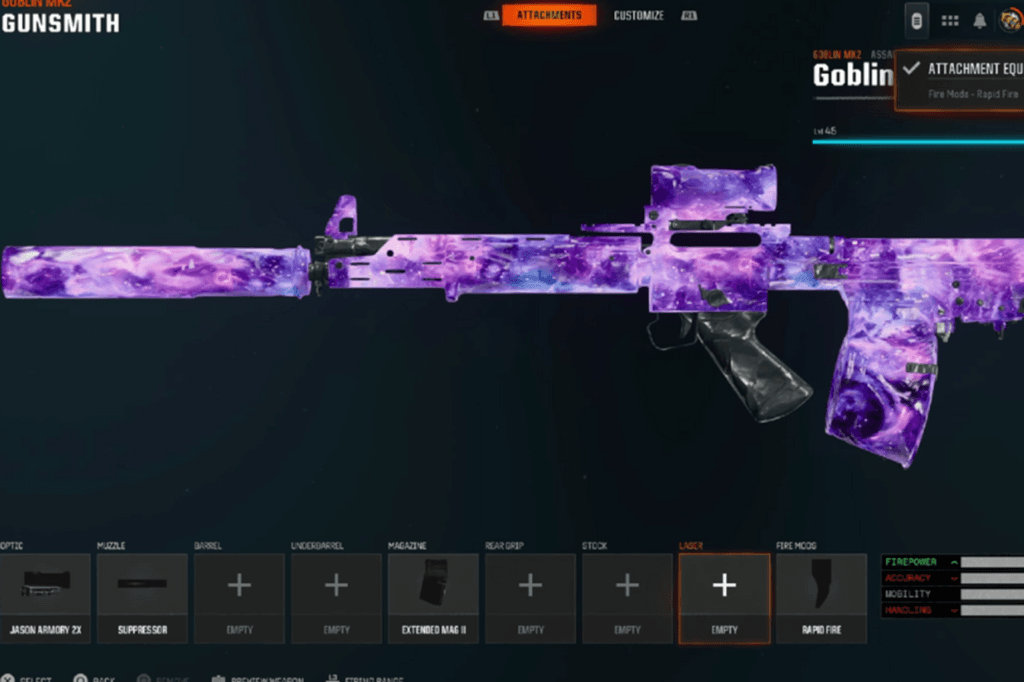The width and height of the screenshot is (1024, 682).
Task: Select the Extended Mag II magazine slot
Action: coord(433,597)
